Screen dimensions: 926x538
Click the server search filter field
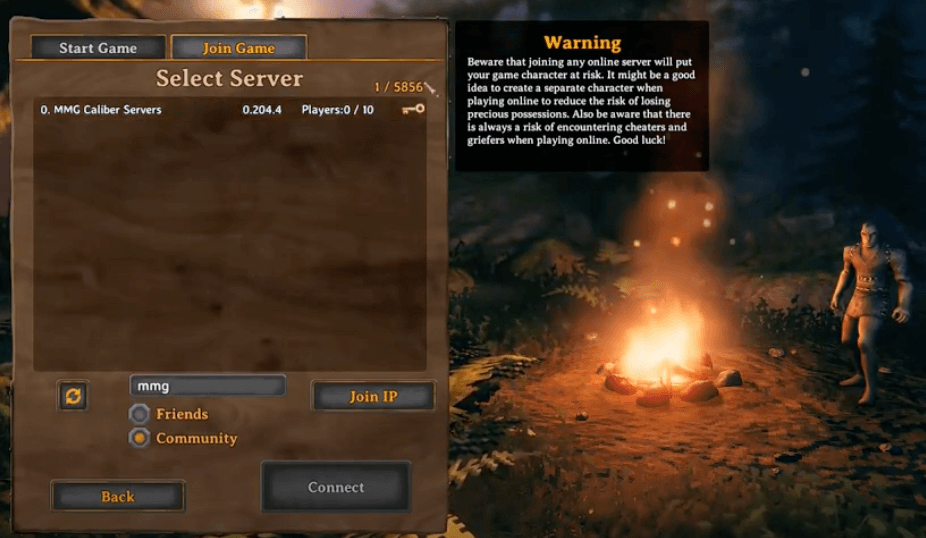tap(208, 385)
